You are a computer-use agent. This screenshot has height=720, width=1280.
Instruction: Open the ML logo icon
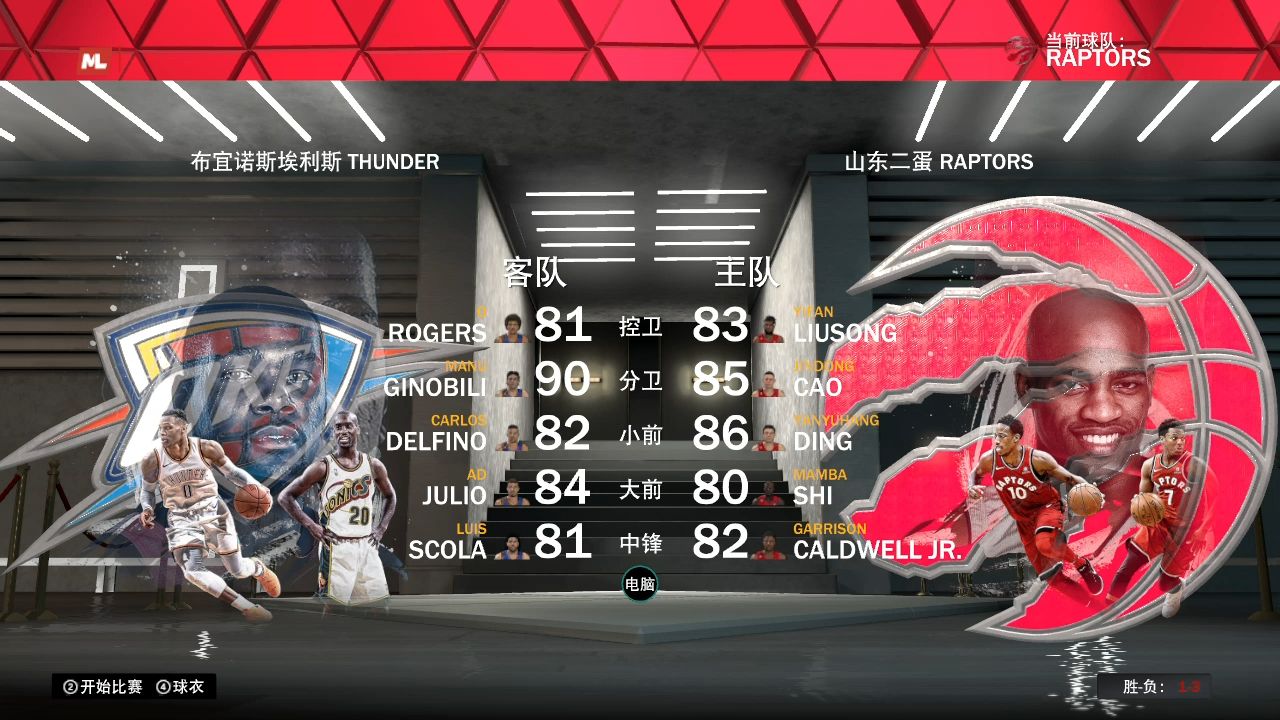pyautogui.click(x=94, y=61)
